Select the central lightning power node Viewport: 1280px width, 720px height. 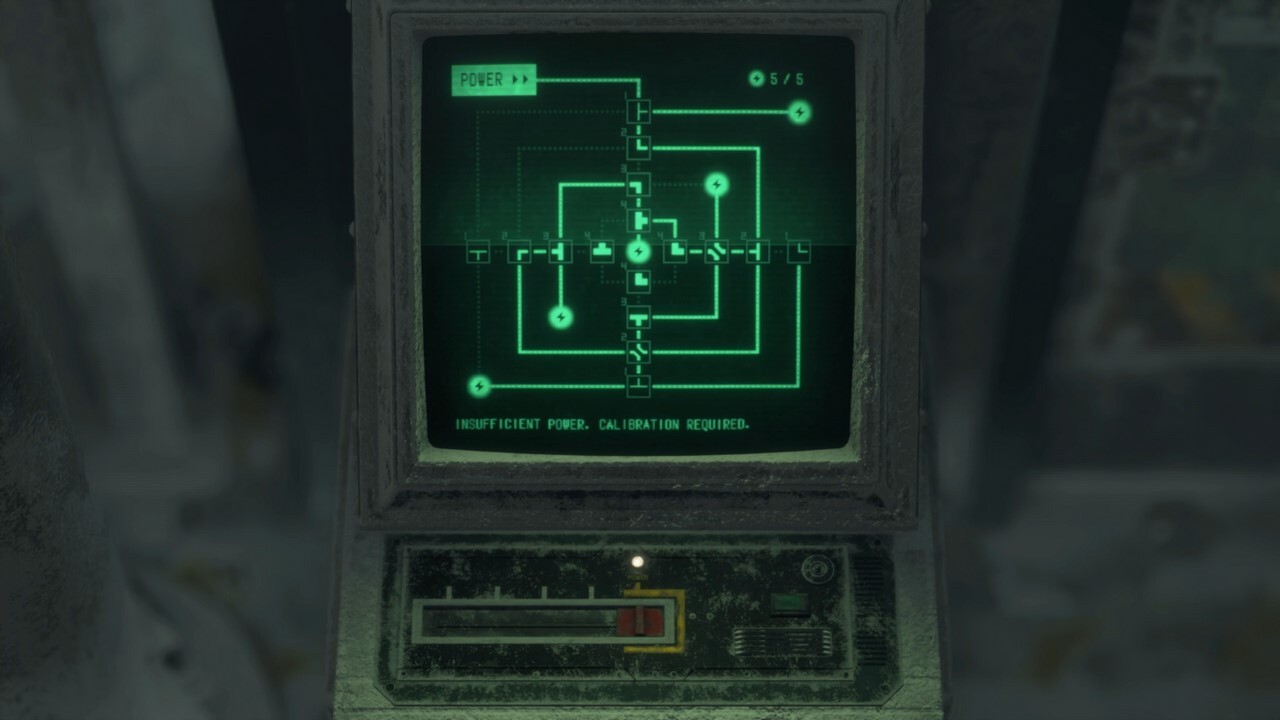[640, 251]
